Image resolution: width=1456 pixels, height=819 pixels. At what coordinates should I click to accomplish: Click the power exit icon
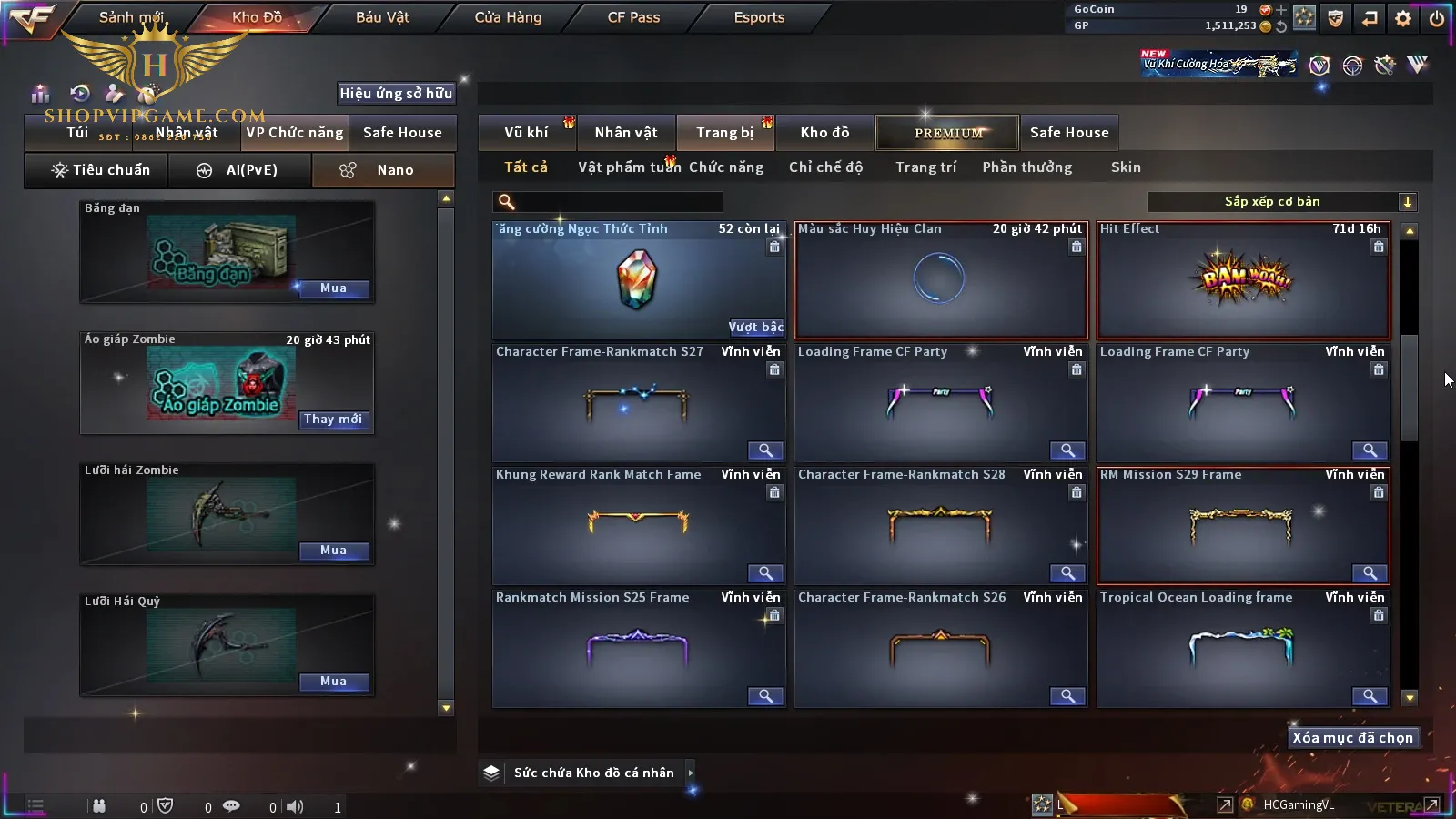coord(1437,18)
